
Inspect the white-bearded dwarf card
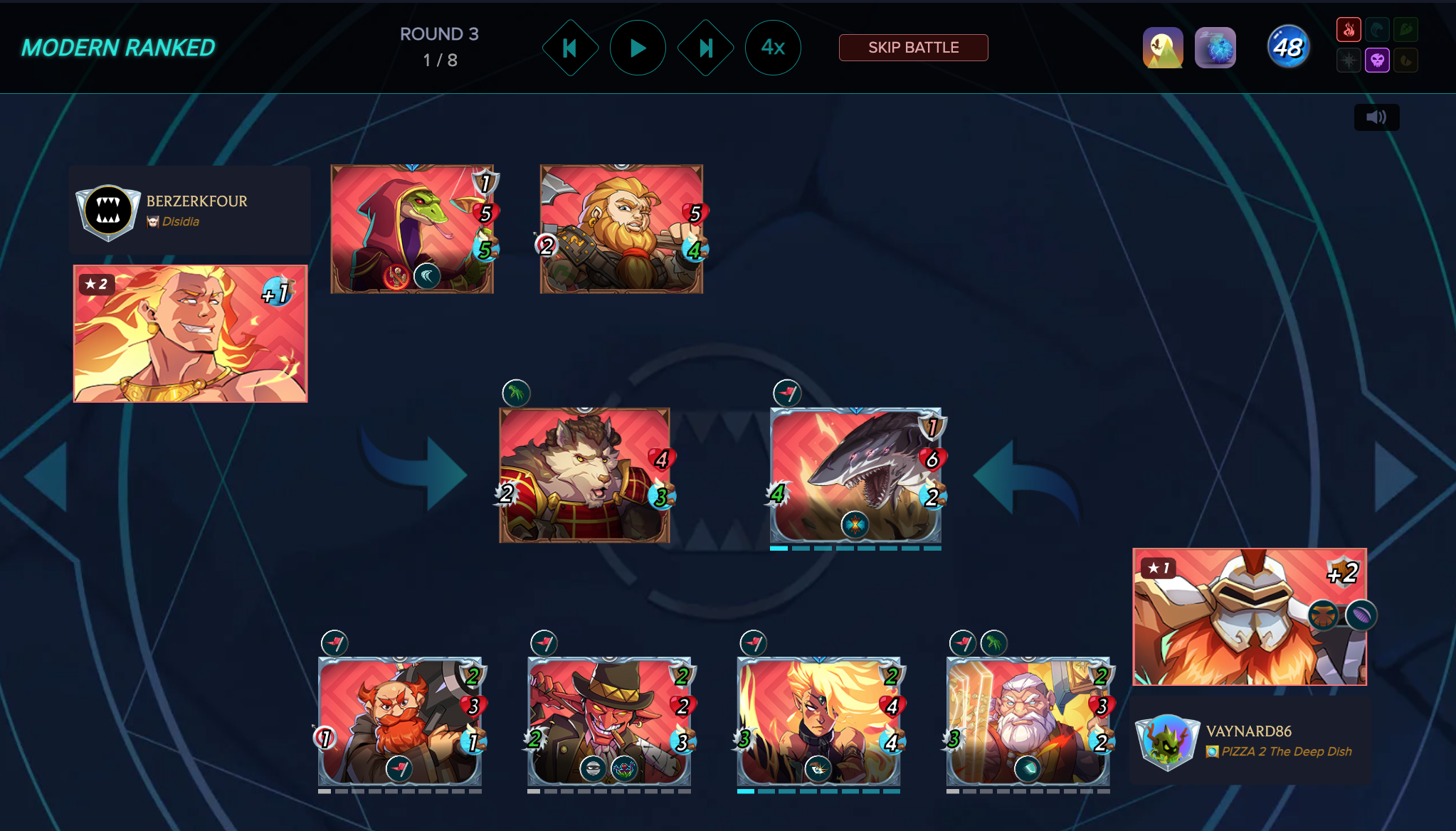click(x=1028, y=721)
